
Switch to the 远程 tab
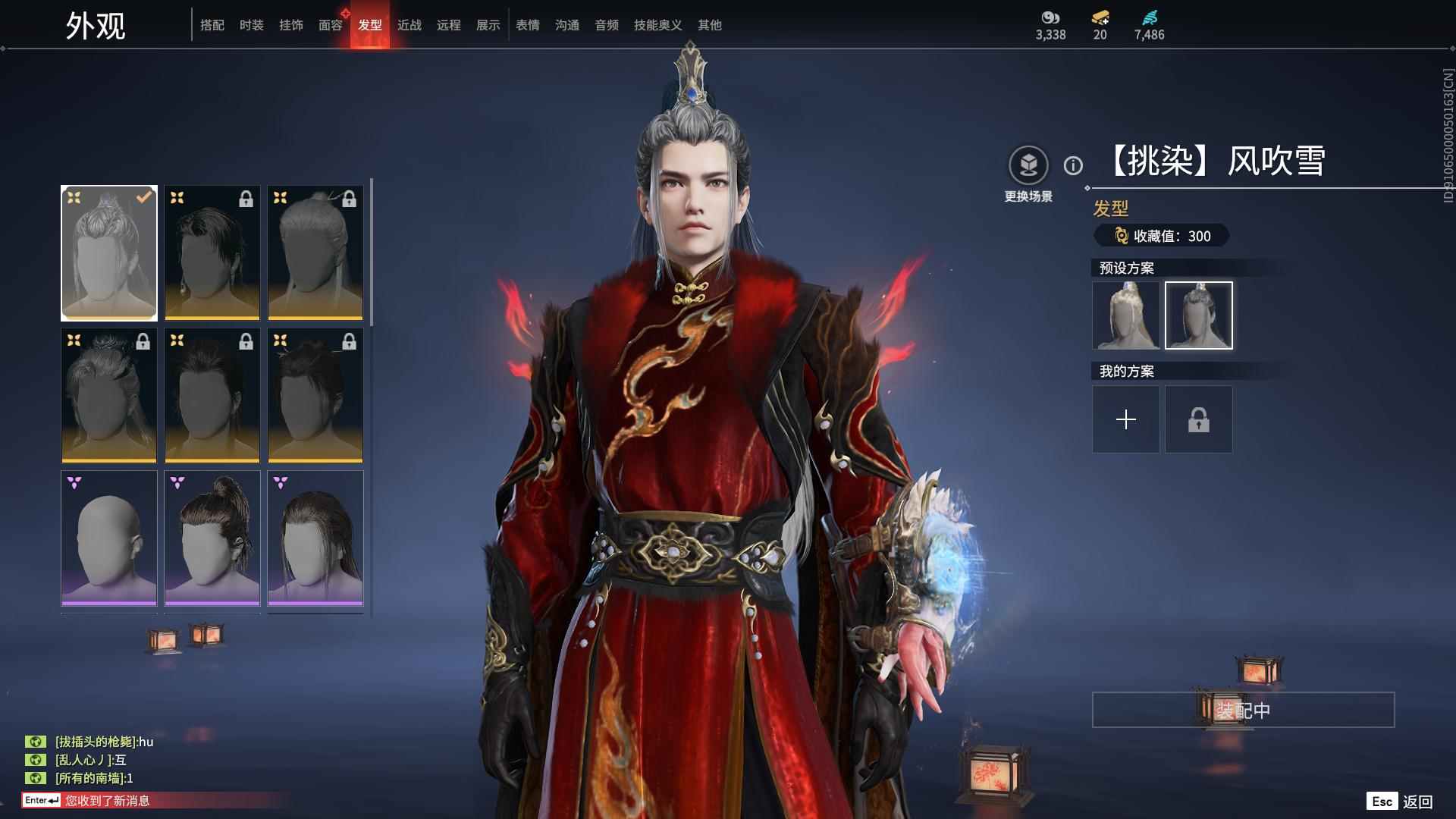448,25
